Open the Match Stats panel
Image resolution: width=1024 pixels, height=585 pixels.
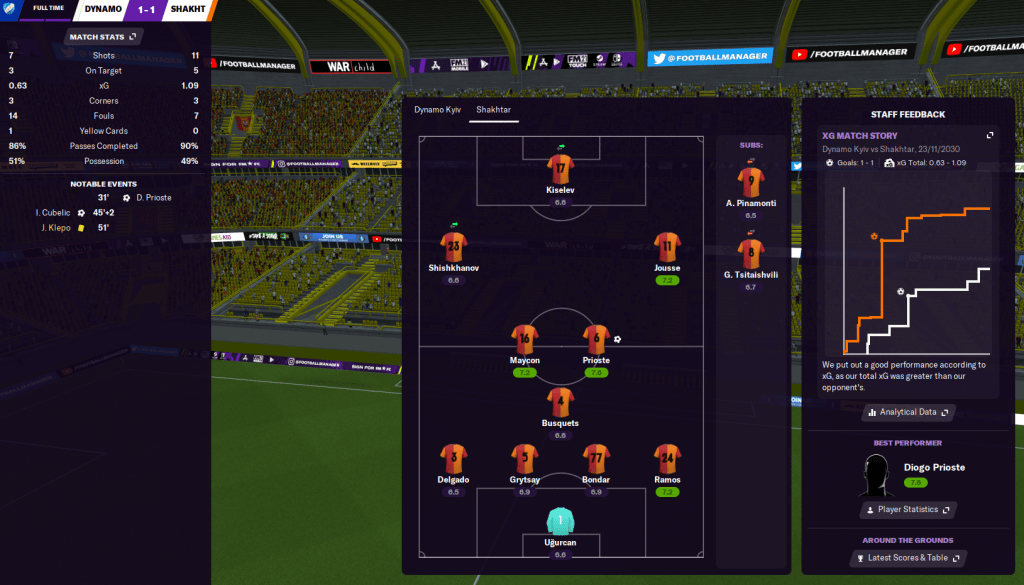pyautogui.click(x=103, y=37)
